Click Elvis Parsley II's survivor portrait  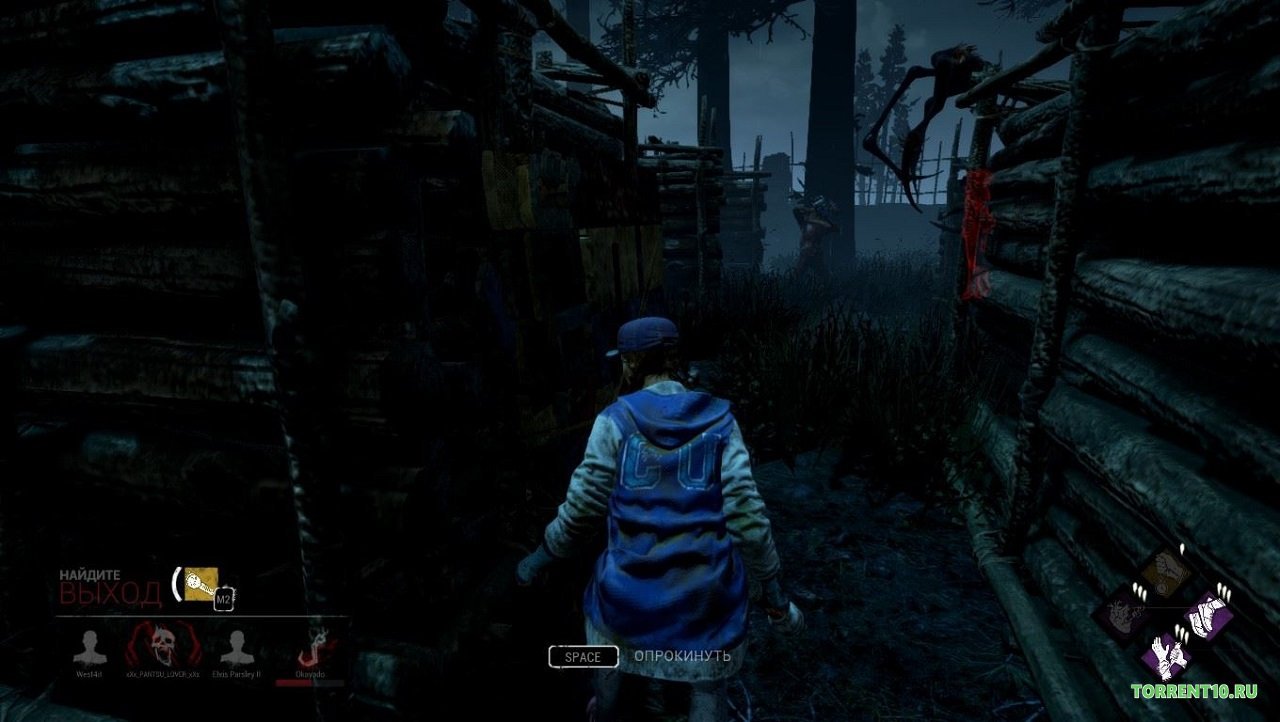click(x=238, y=646)
